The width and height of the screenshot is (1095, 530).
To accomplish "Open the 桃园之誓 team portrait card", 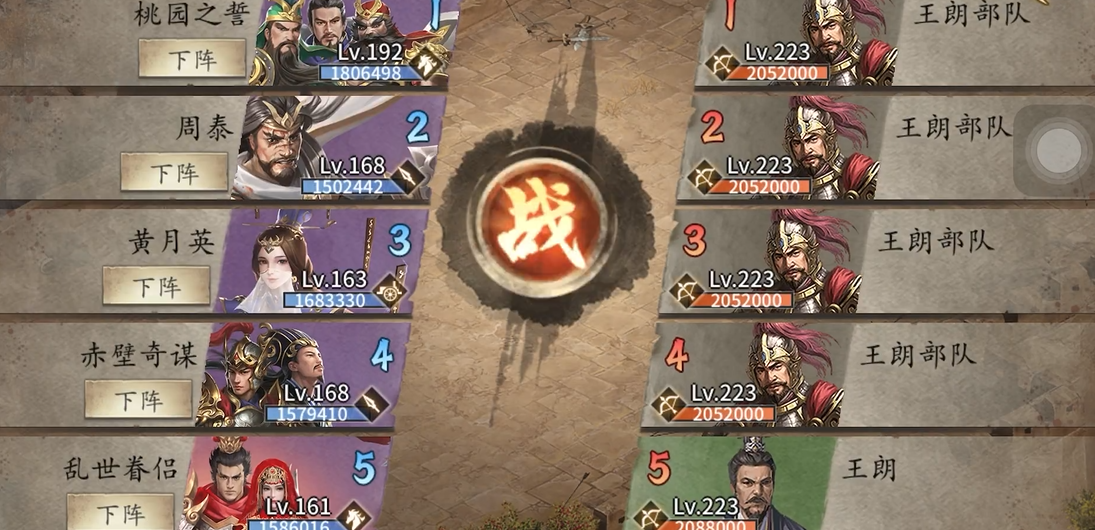I will (x=350, y=40).
